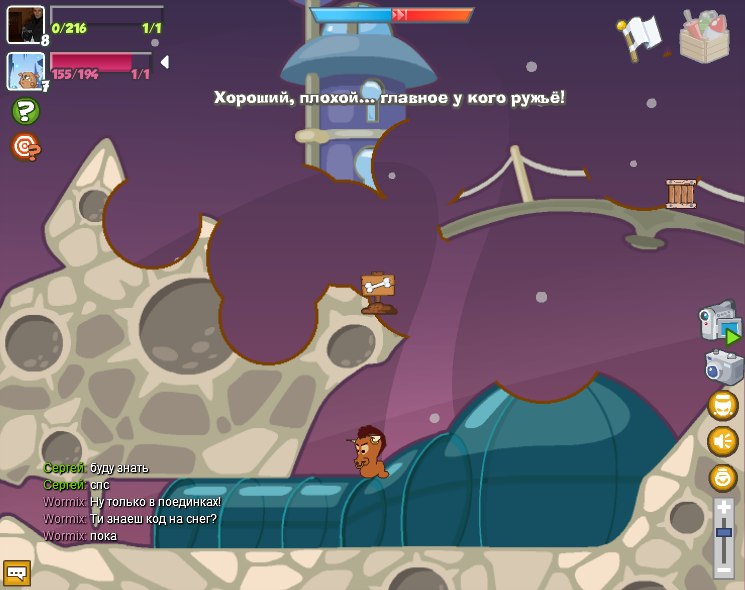The image size is (745, 590).
Task: Take a screenshot with the photo camera
Action: coord(724,366)
